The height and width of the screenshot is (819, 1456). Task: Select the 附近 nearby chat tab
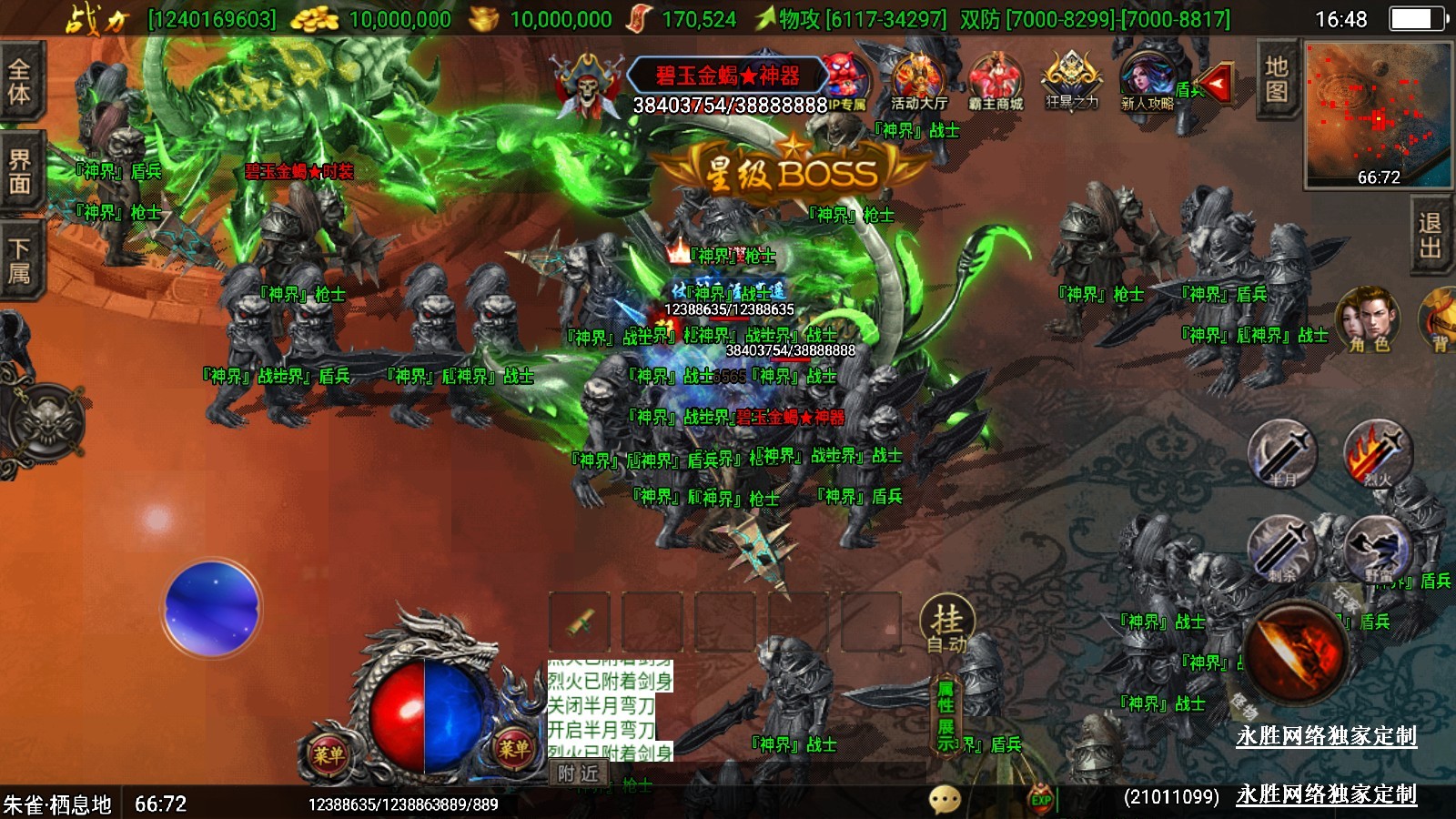[579, 773]
